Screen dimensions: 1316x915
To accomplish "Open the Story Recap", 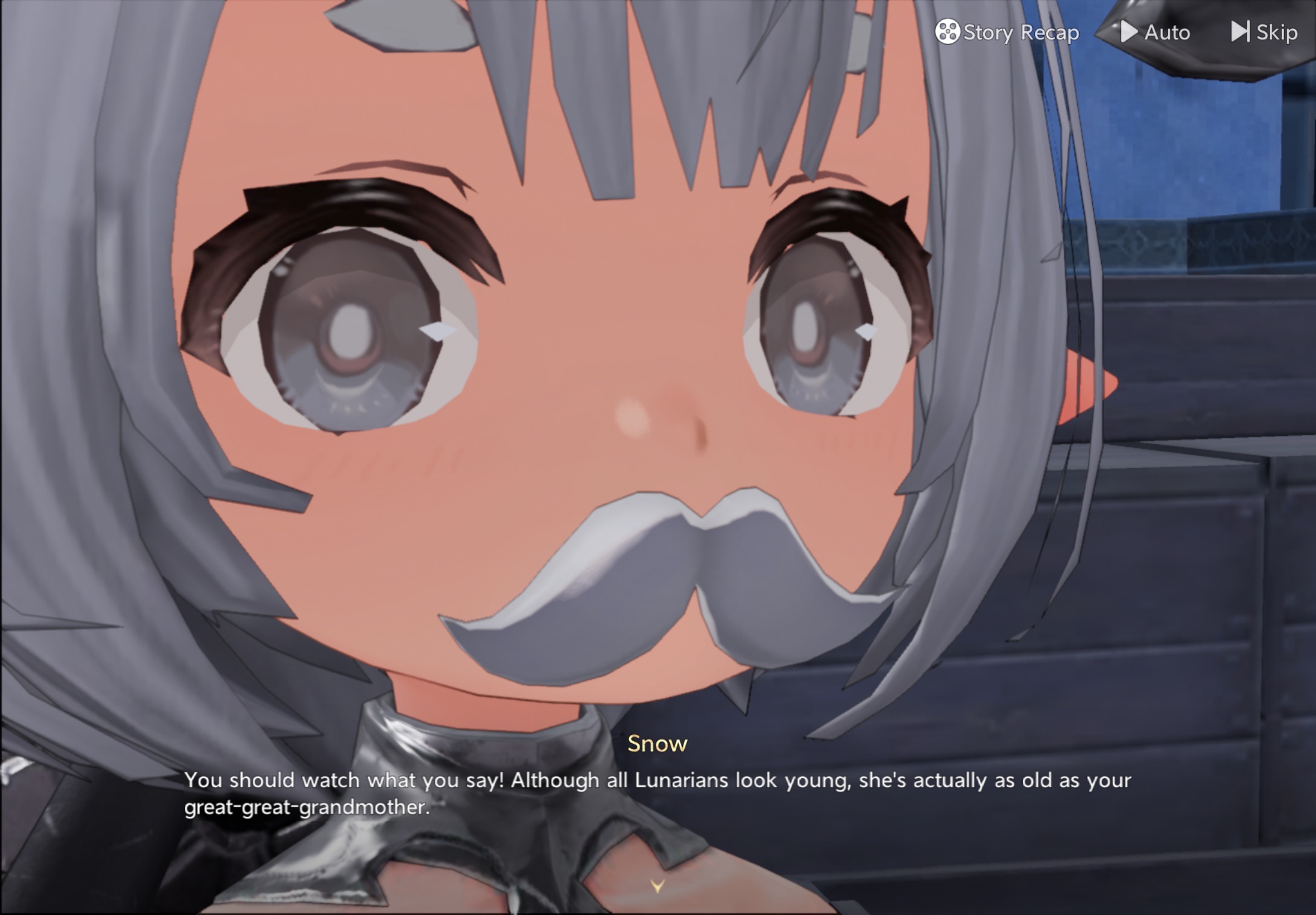I will pyautogui.click(x=1007, y=32).
